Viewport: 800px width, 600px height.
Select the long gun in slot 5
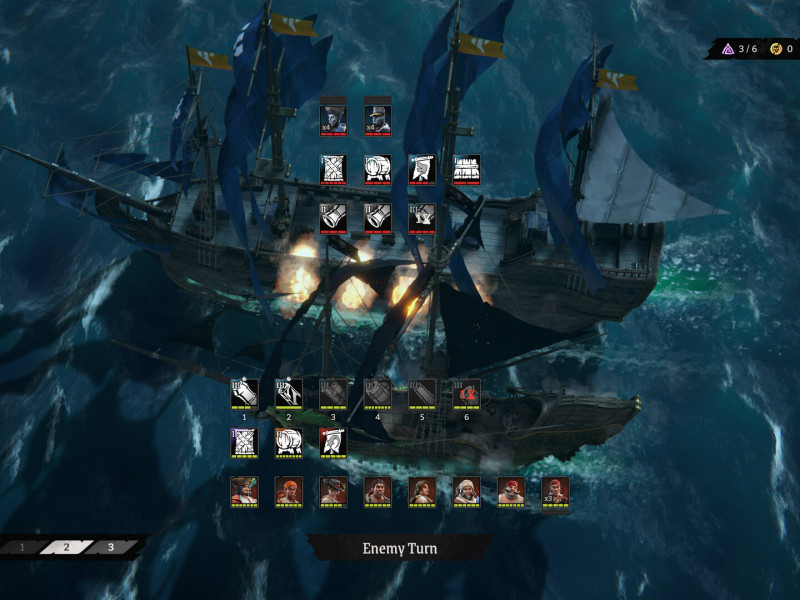coord(422,394)
